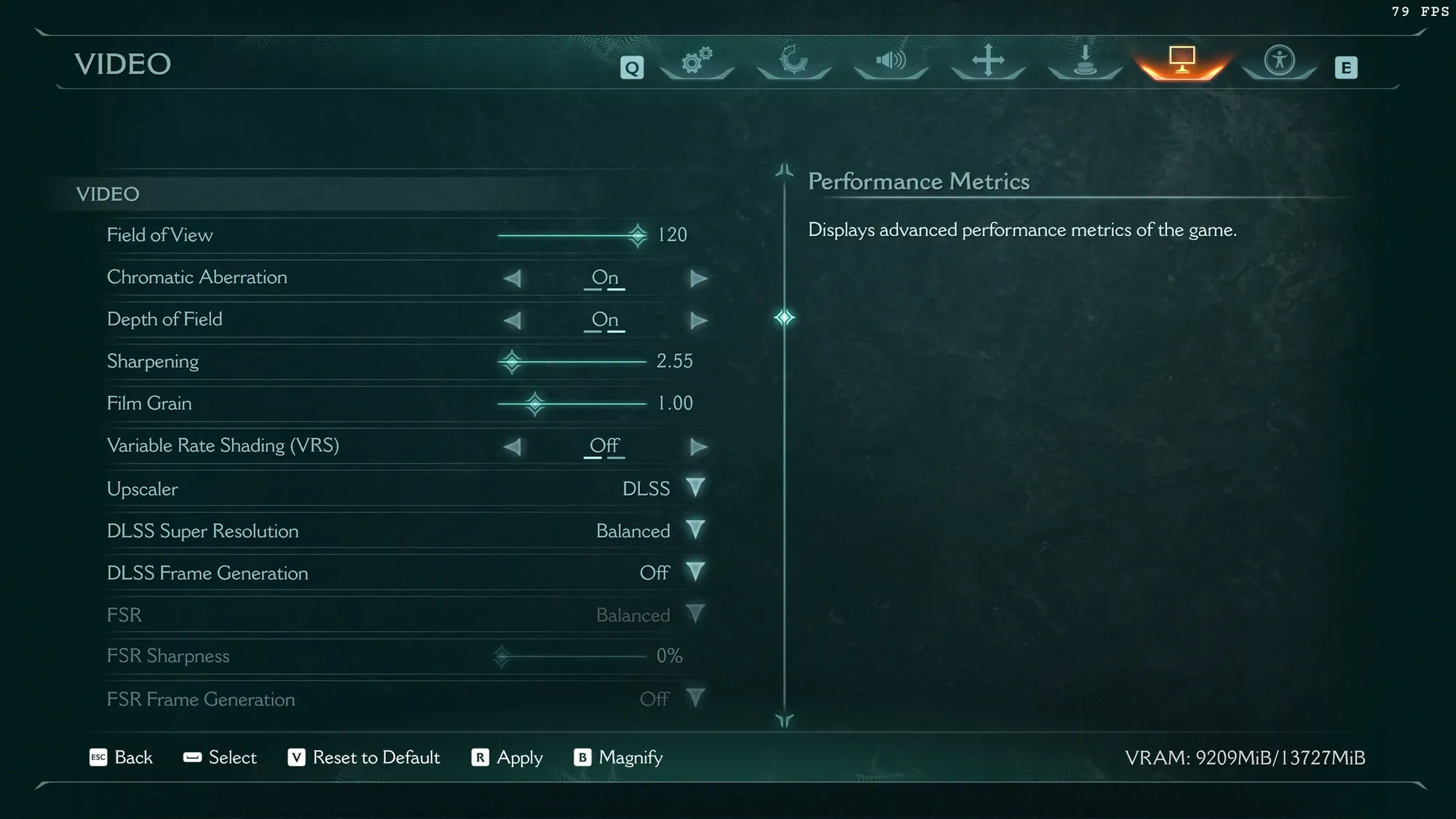The image size is (1456, 819).
Task: Adjust the Sharpening slider handle
Action: [512, 362]
